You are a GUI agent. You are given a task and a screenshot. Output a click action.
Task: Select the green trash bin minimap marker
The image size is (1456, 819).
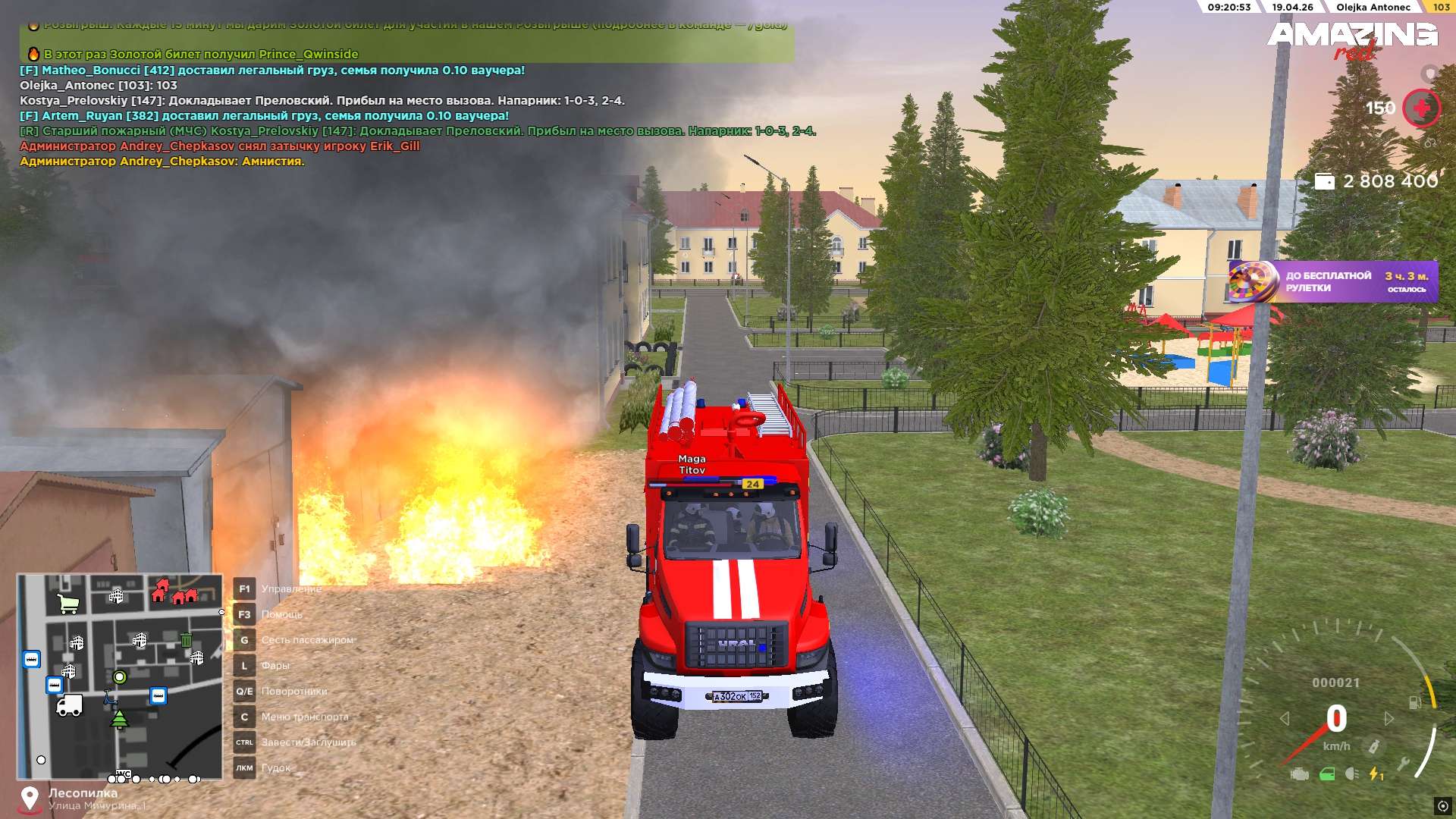pos(187,639)
